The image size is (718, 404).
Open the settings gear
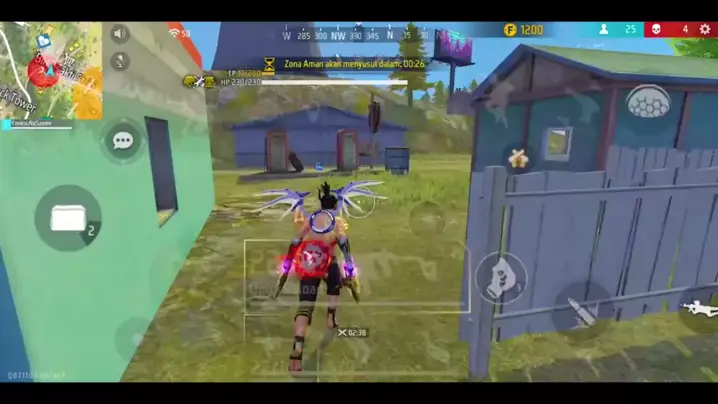(706, 30)
